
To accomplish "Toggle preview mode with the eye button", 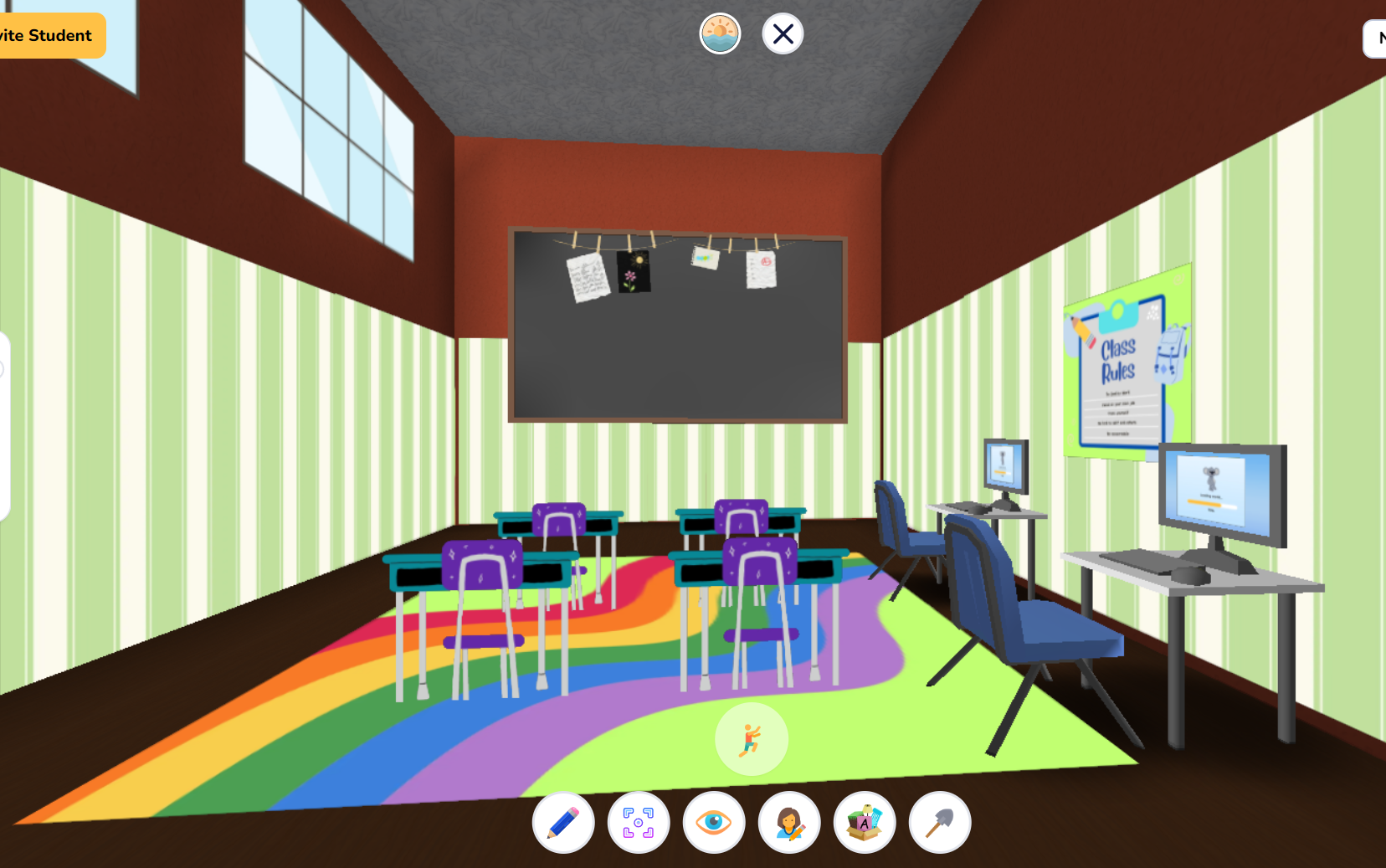I will 713,823.
